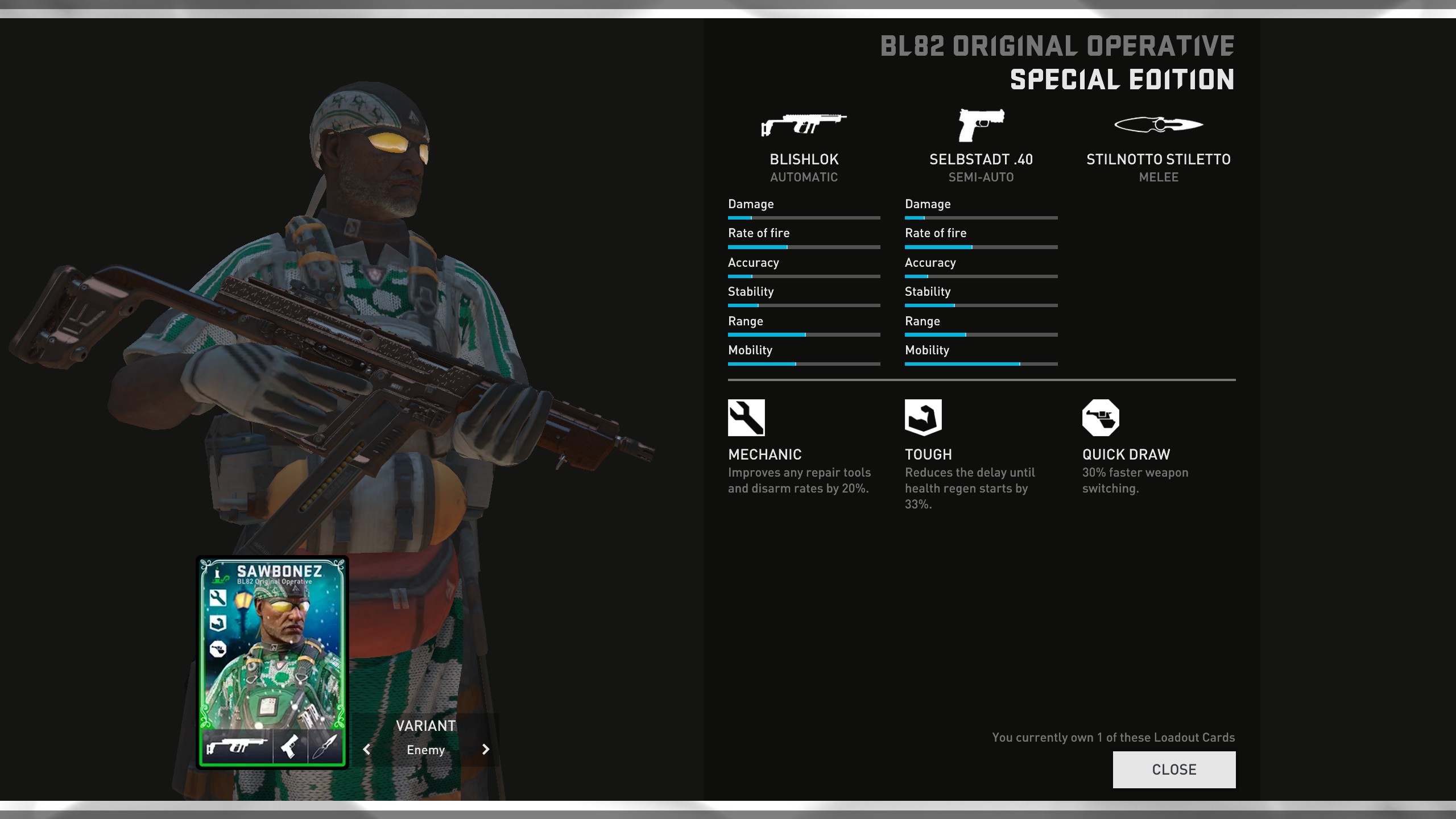This screenshot has width=1456, height=819.
Task: Click the Mechanic wrench augment icon
Action: tap(746, 417)
